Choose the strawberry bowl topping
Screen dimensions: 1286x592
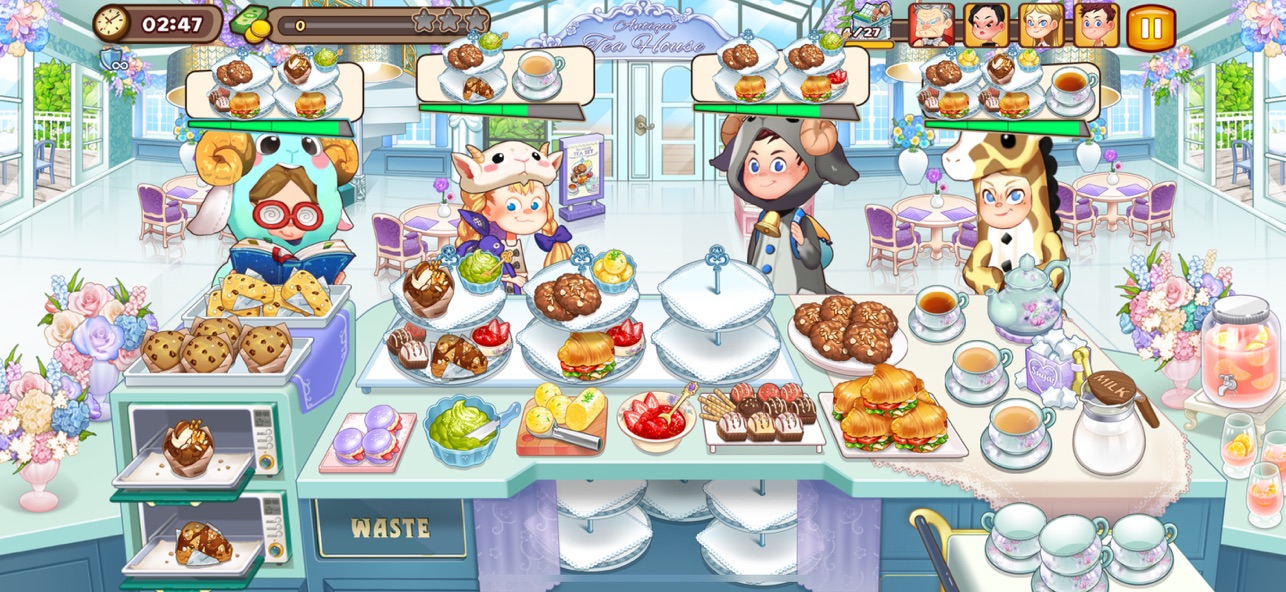pos(656,418)
